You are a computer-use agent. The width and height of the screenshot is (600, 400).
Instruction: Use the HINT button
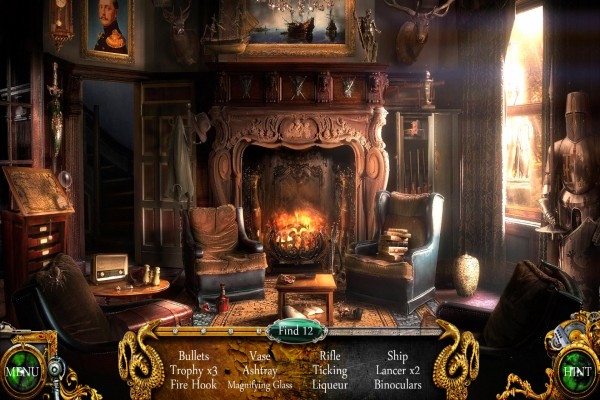pos(576,368)
